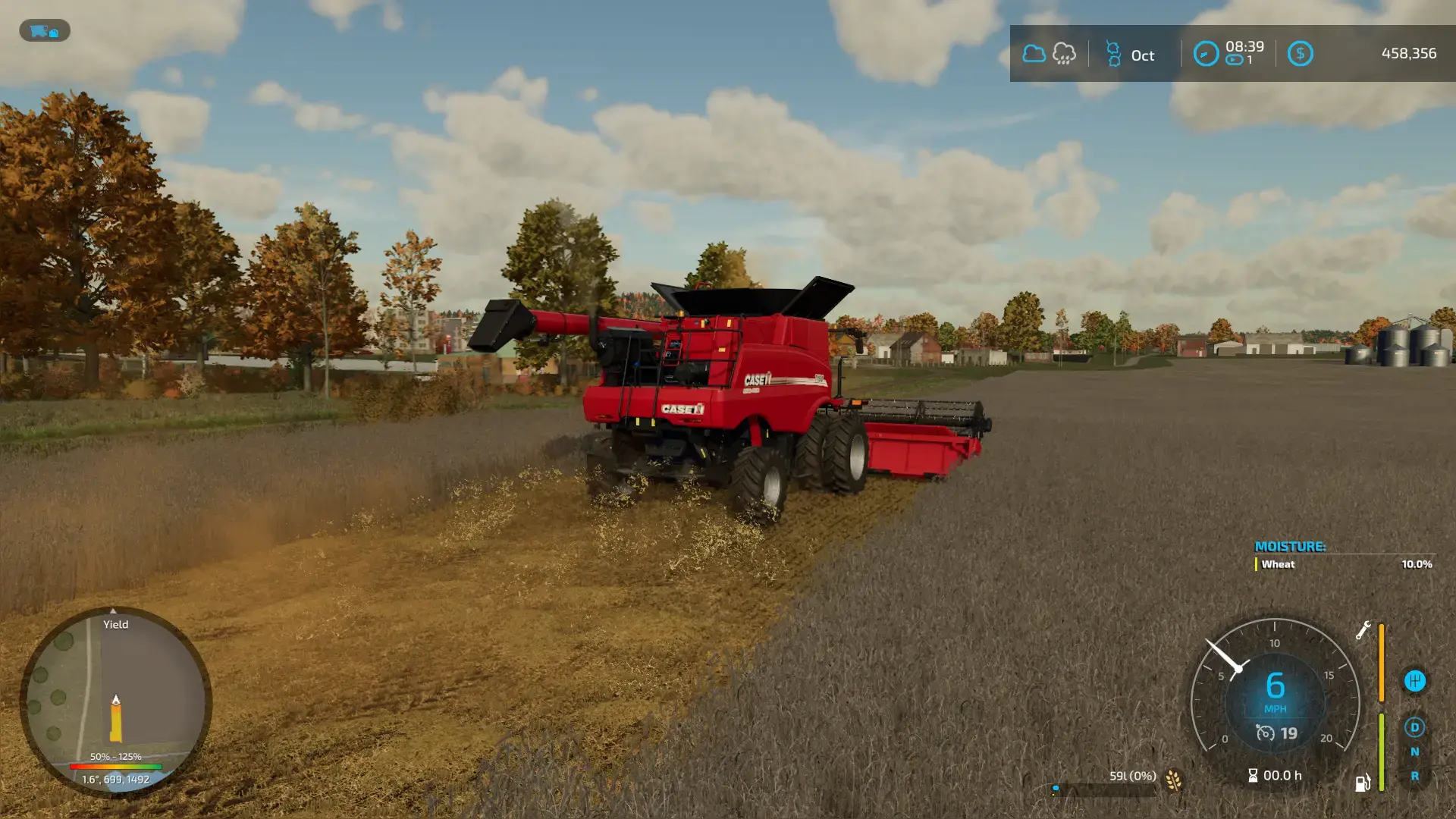Screen dimensions: 1456x819
Task: Switch to the R reverse gear letter
Action: 1414,776
